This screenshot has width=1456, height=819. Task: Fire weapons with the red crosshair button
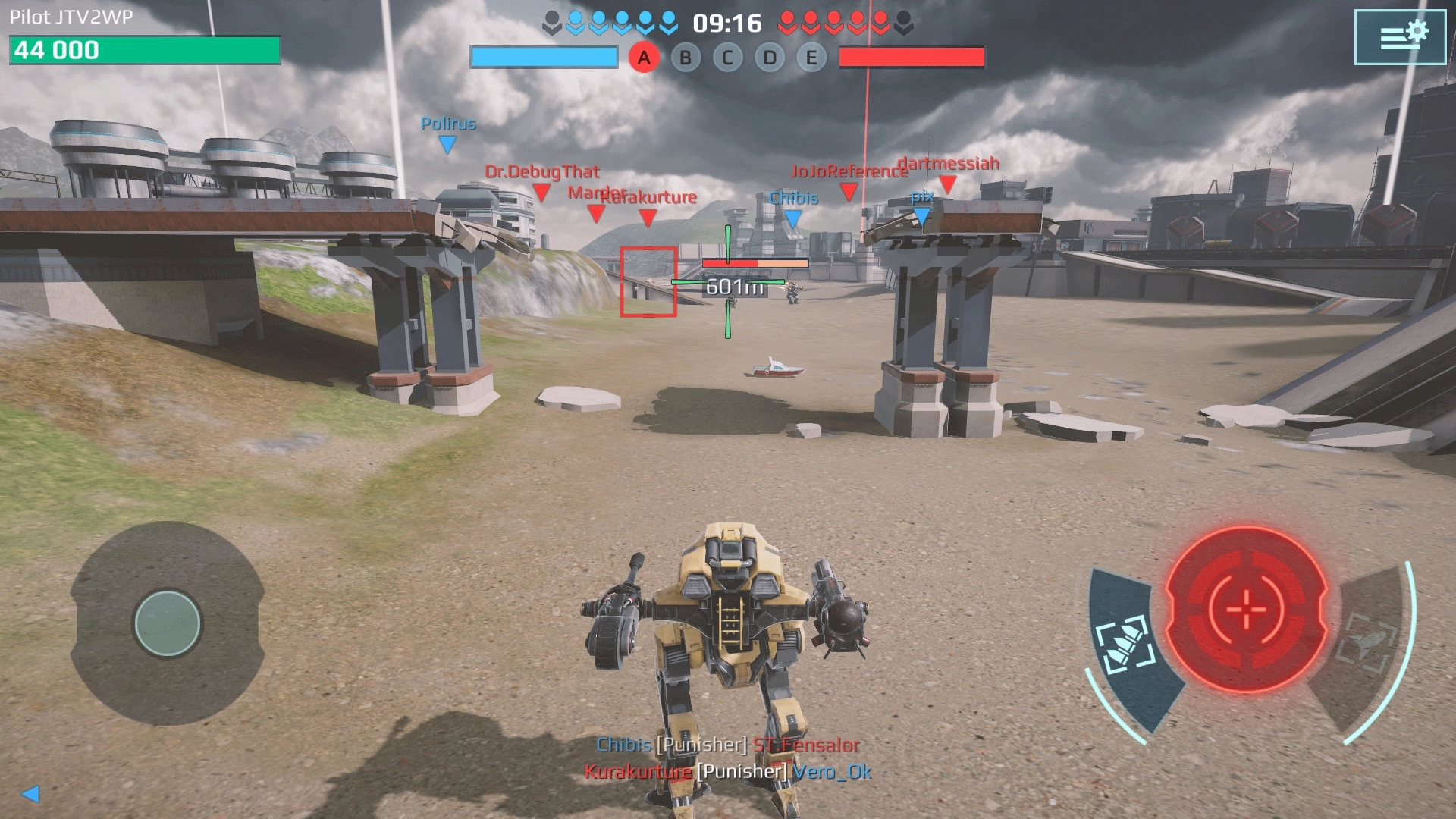click(x=1245, y=608)
